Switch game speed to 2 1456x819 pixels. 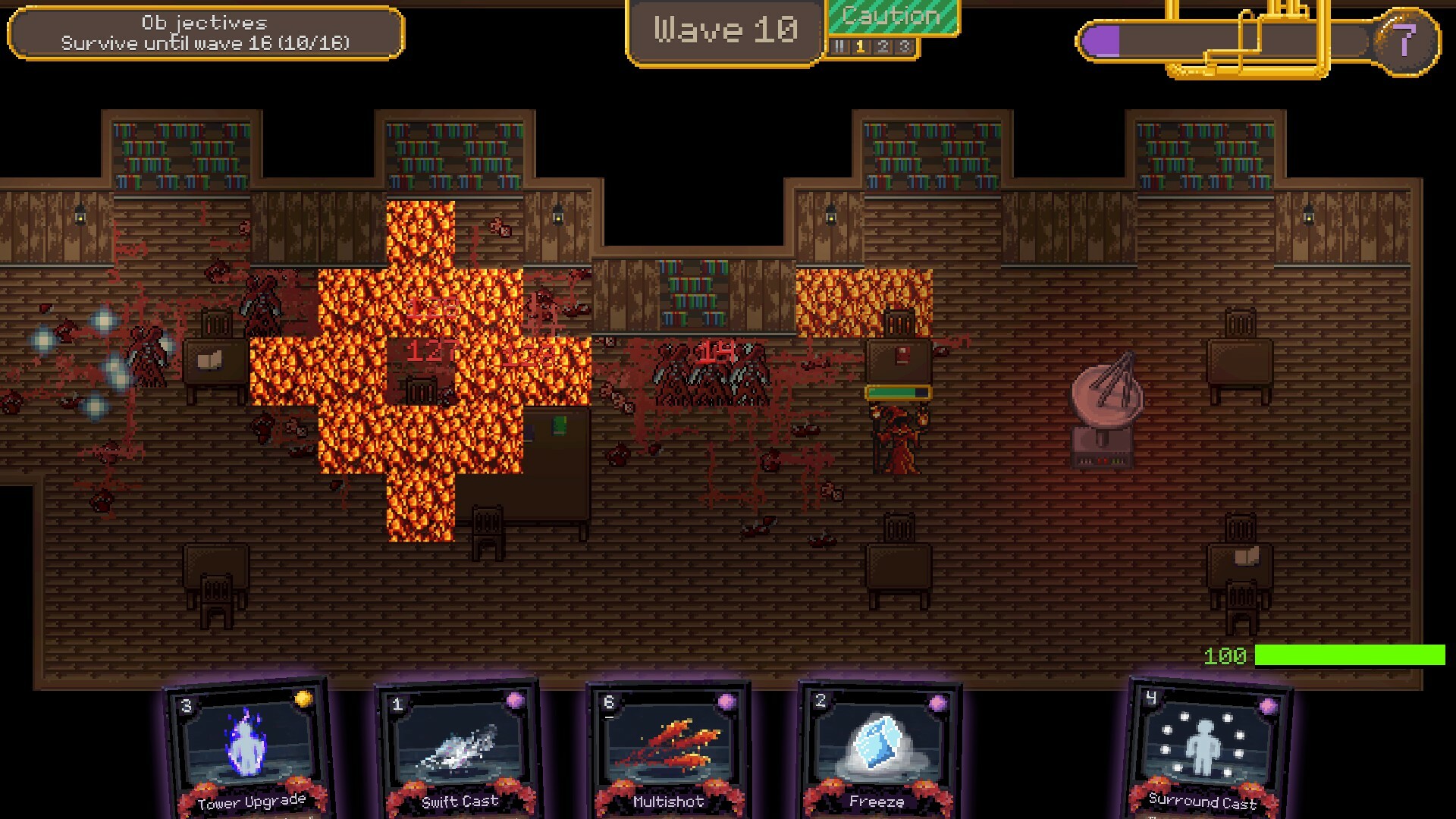click(882, 47)
